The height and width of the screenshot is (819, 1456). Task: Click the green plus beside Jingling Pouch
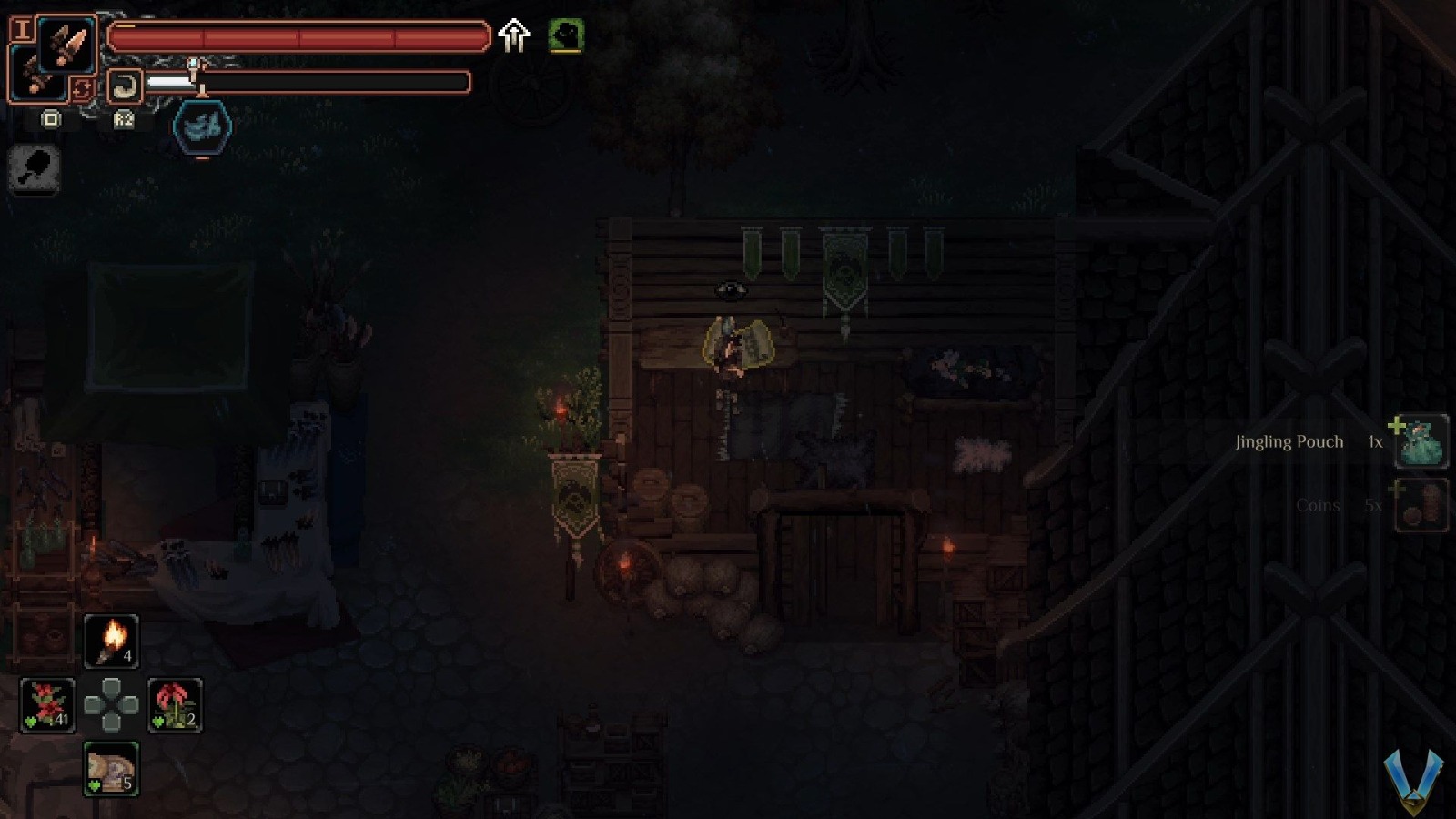pyautogui.click(x=1396, y=424)
